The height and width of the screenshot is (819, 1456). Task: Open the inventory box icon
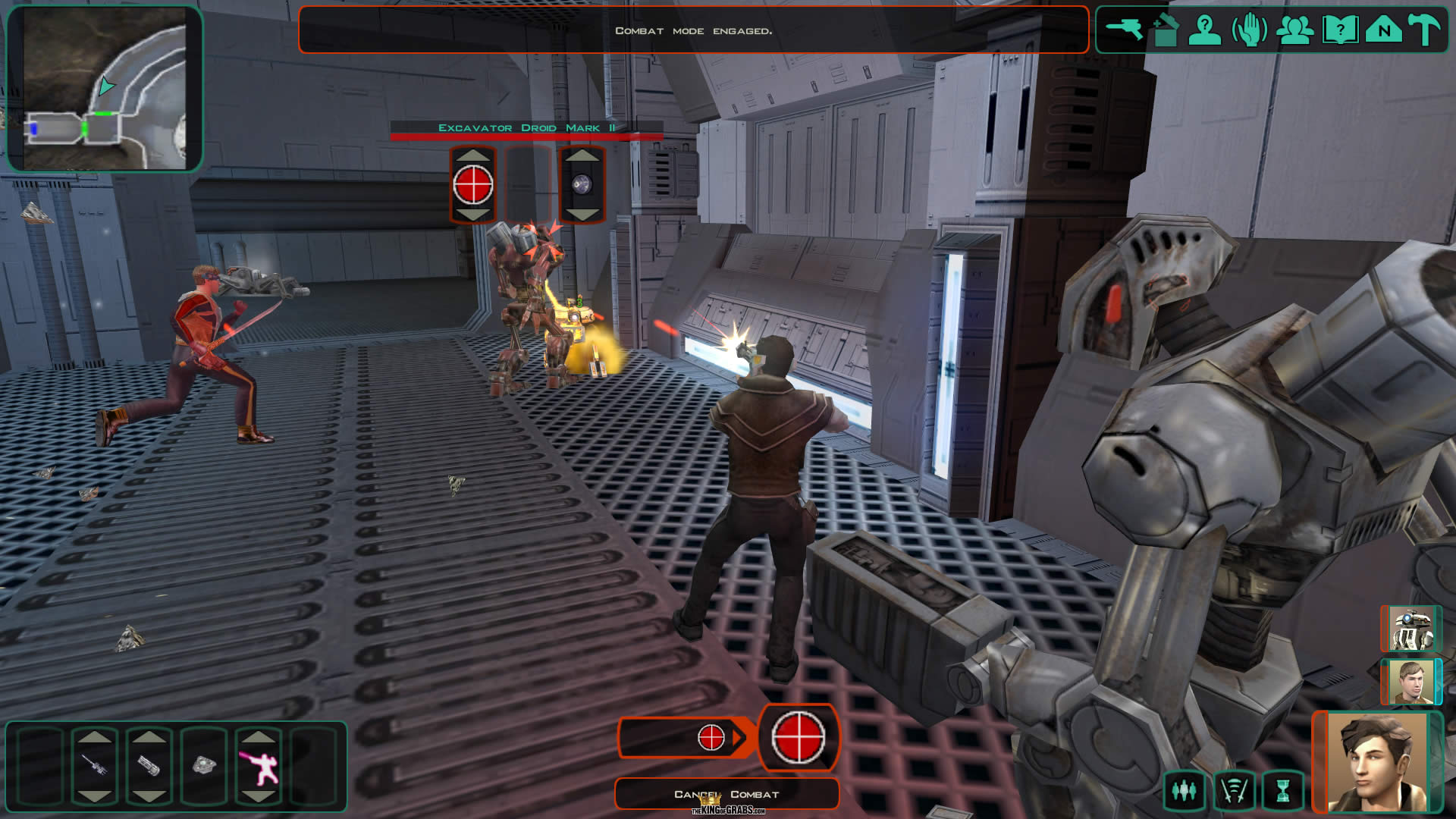(x=1166, y=30)
